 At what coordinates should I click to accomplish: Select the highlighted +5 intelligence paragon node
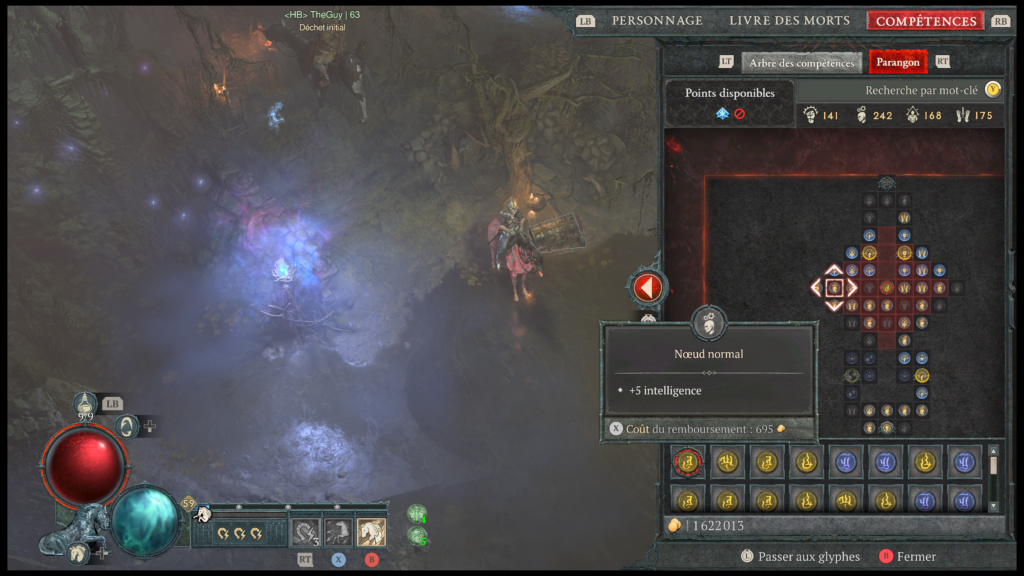pos(834,288)
